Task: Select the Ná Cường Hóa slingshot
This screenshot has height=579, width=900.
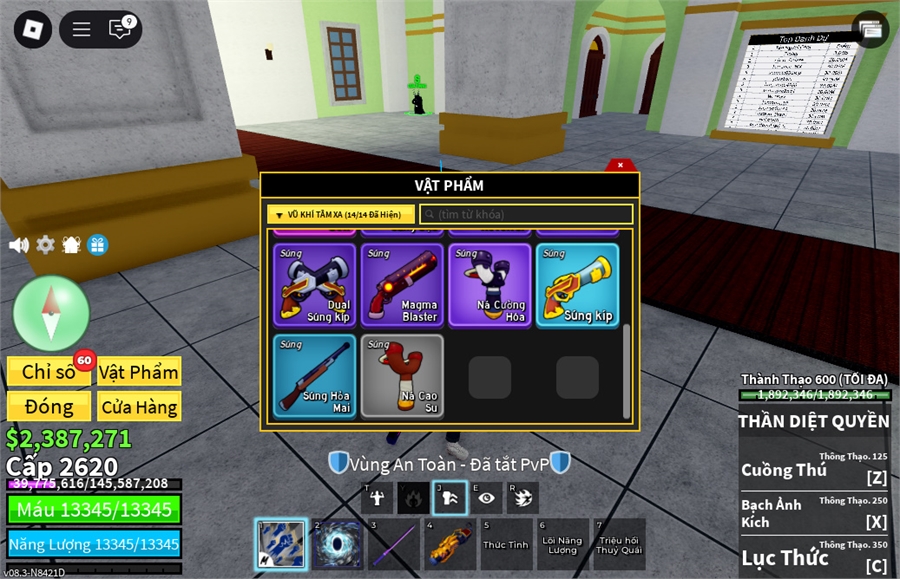Action: [490, 285]
